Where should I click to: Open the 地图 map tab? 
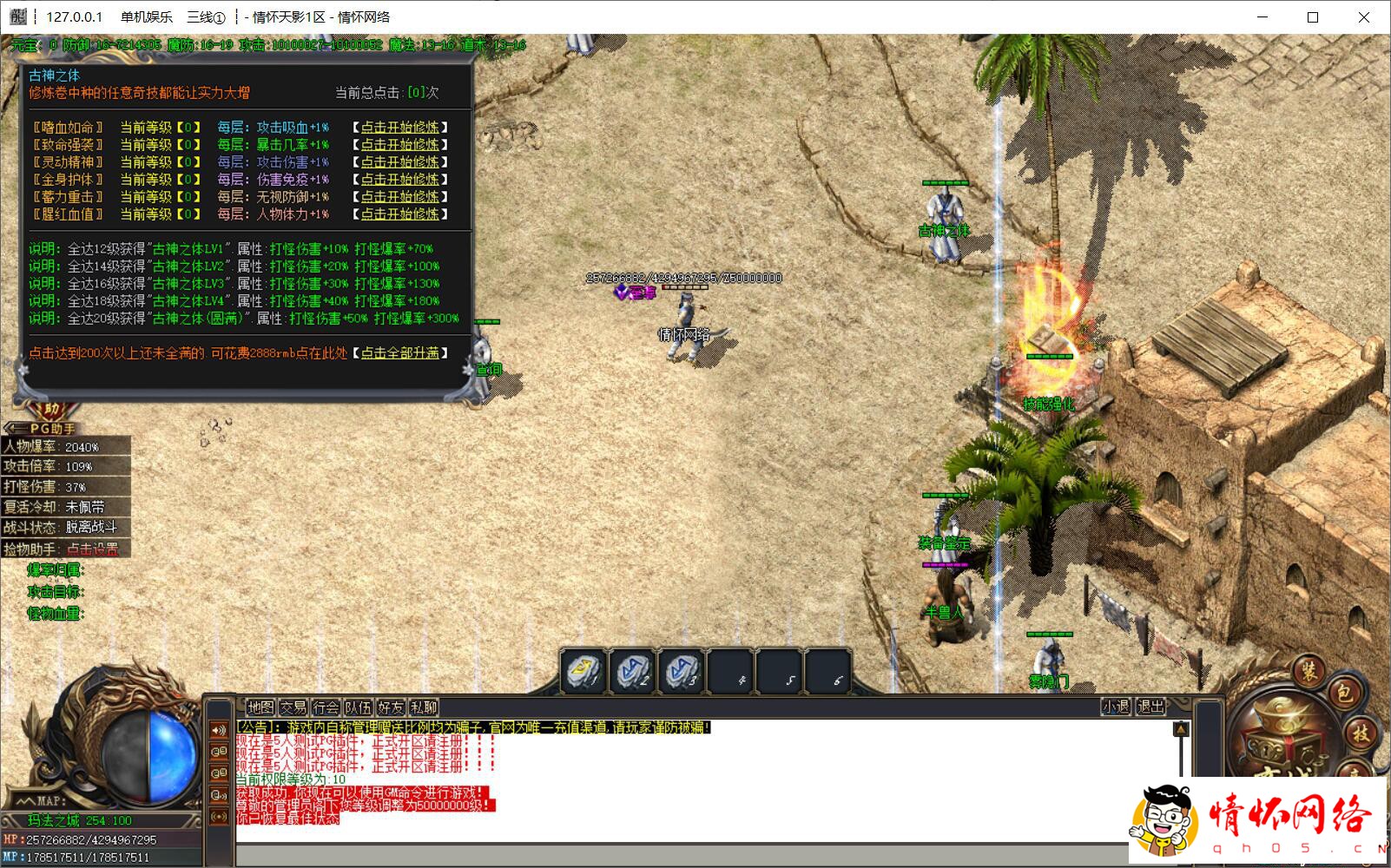[x=260, y=707]
